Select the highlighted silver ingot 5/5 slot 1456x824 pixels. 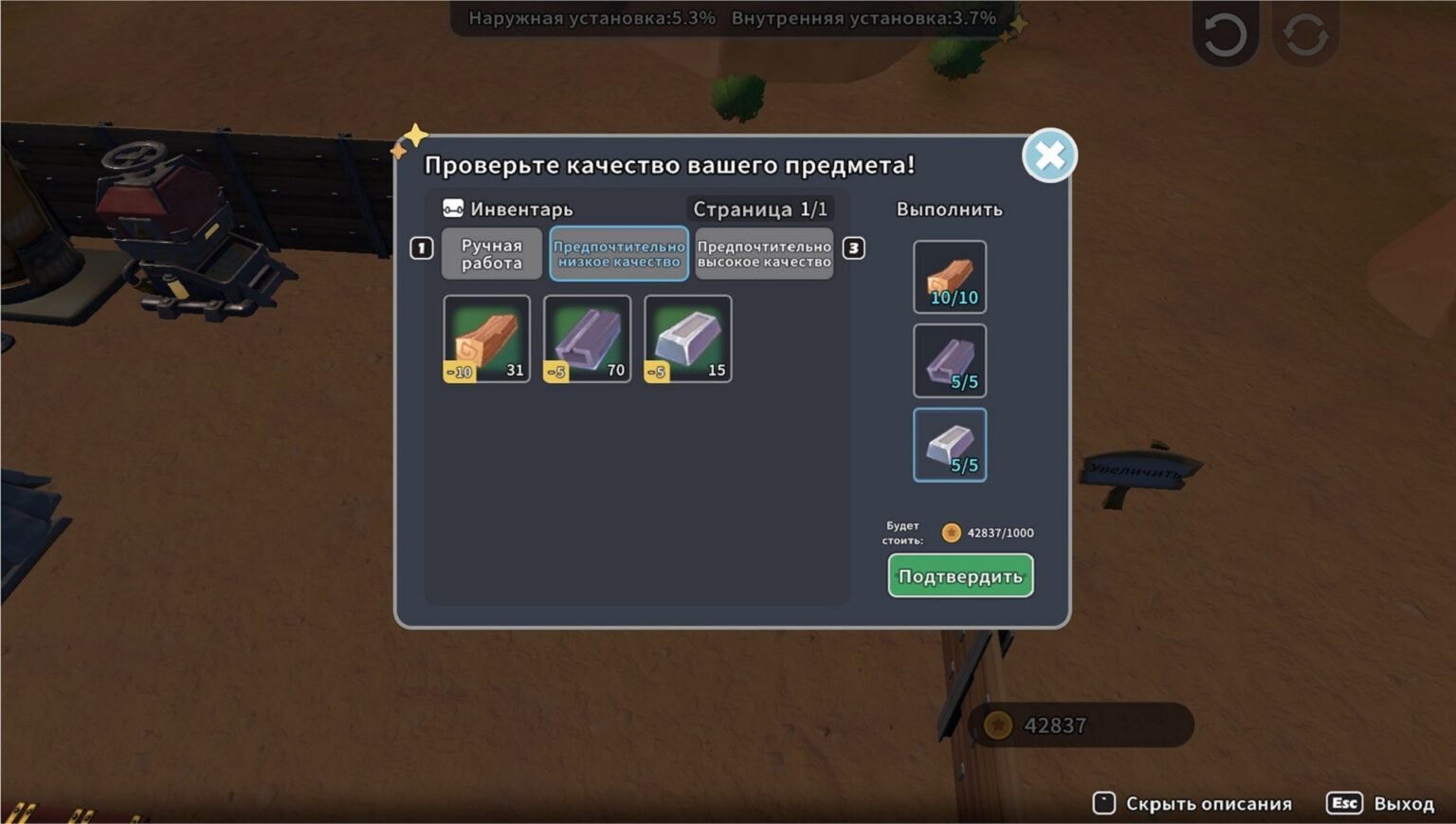[x=950, y=444]
